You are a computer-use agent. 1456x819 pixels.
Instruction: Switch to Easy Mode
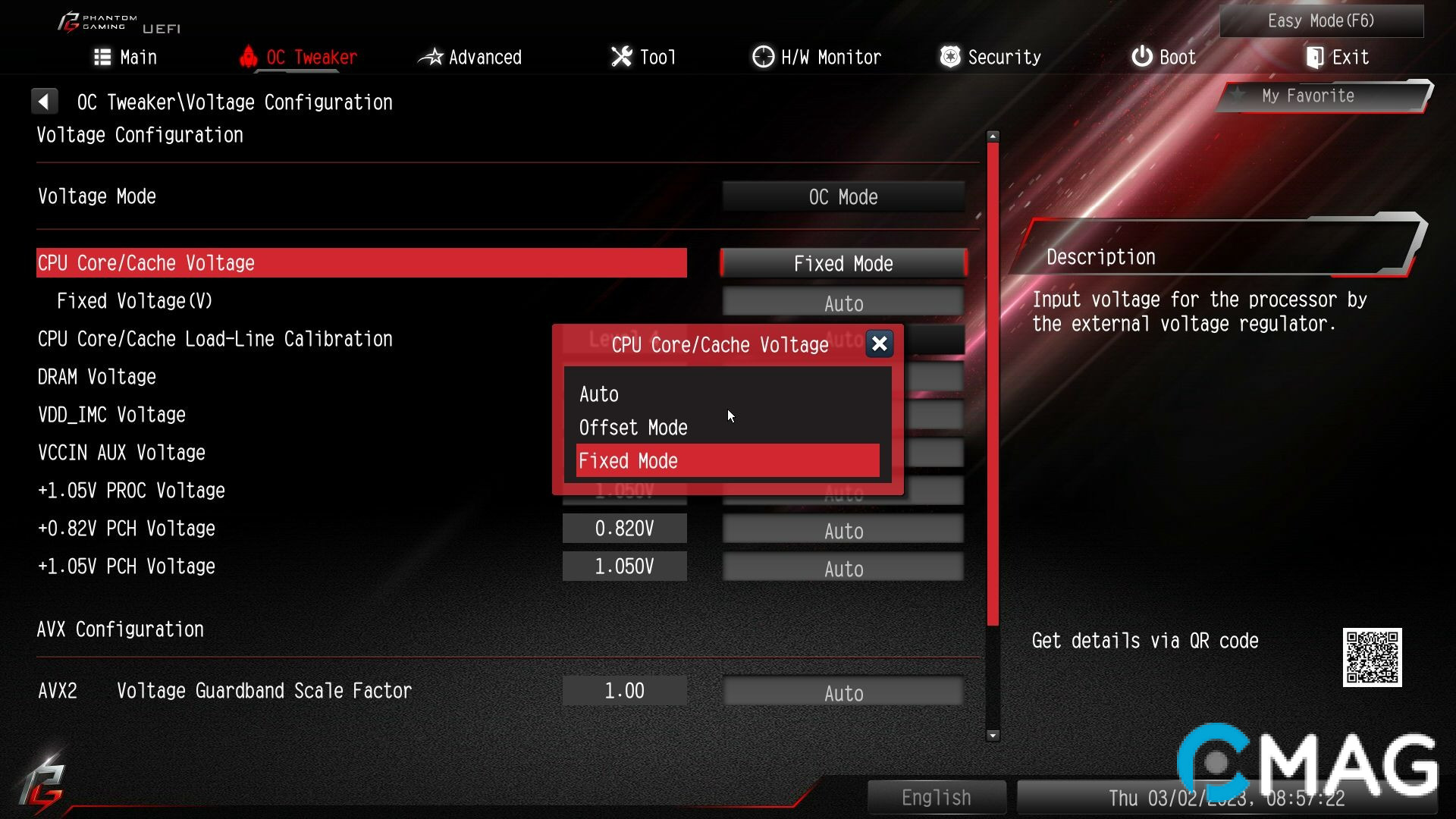point(1320,20)
